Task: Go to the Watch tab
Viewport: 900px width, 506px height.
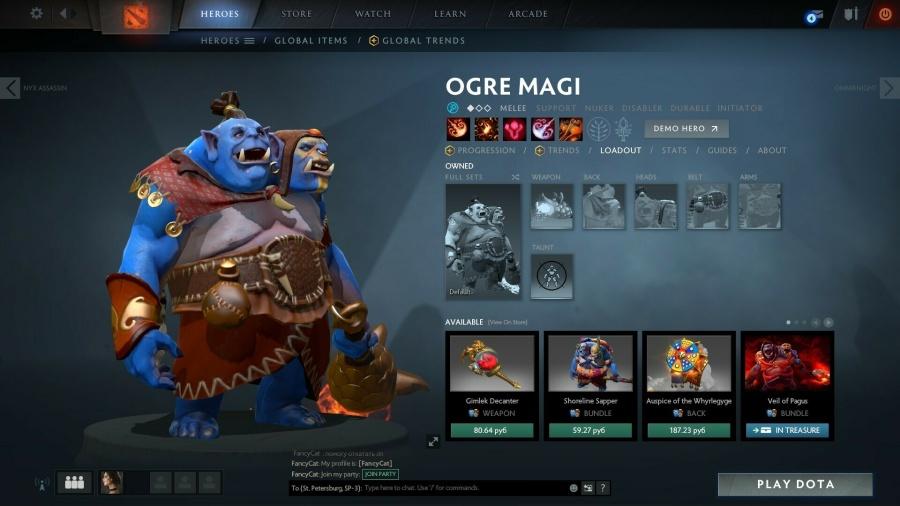Action: click(373, 14)
